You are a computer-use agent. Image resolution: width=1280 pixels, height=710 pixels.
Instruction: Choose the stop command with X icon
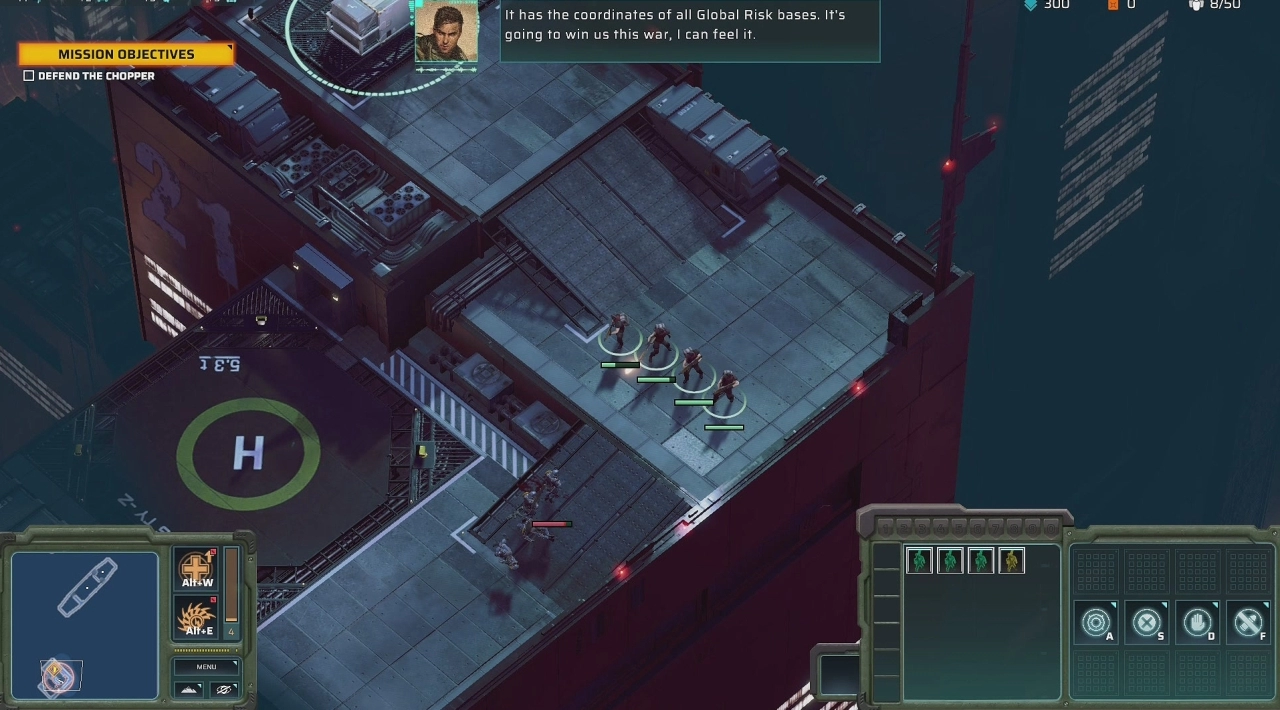(x=1147, y=623)
